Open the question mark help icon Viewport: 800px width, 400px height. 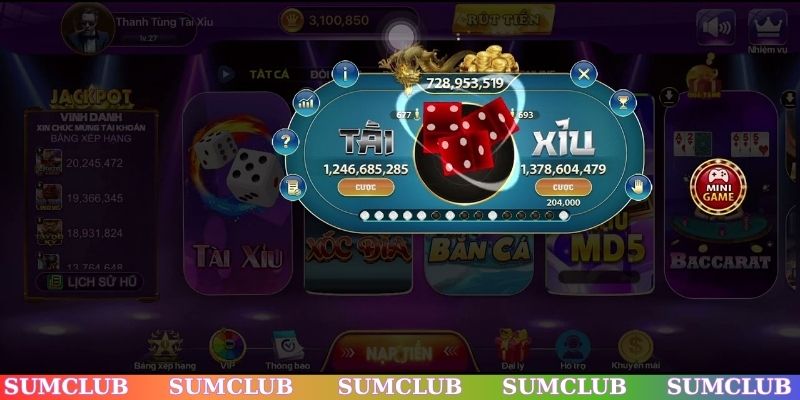[287, 141]
